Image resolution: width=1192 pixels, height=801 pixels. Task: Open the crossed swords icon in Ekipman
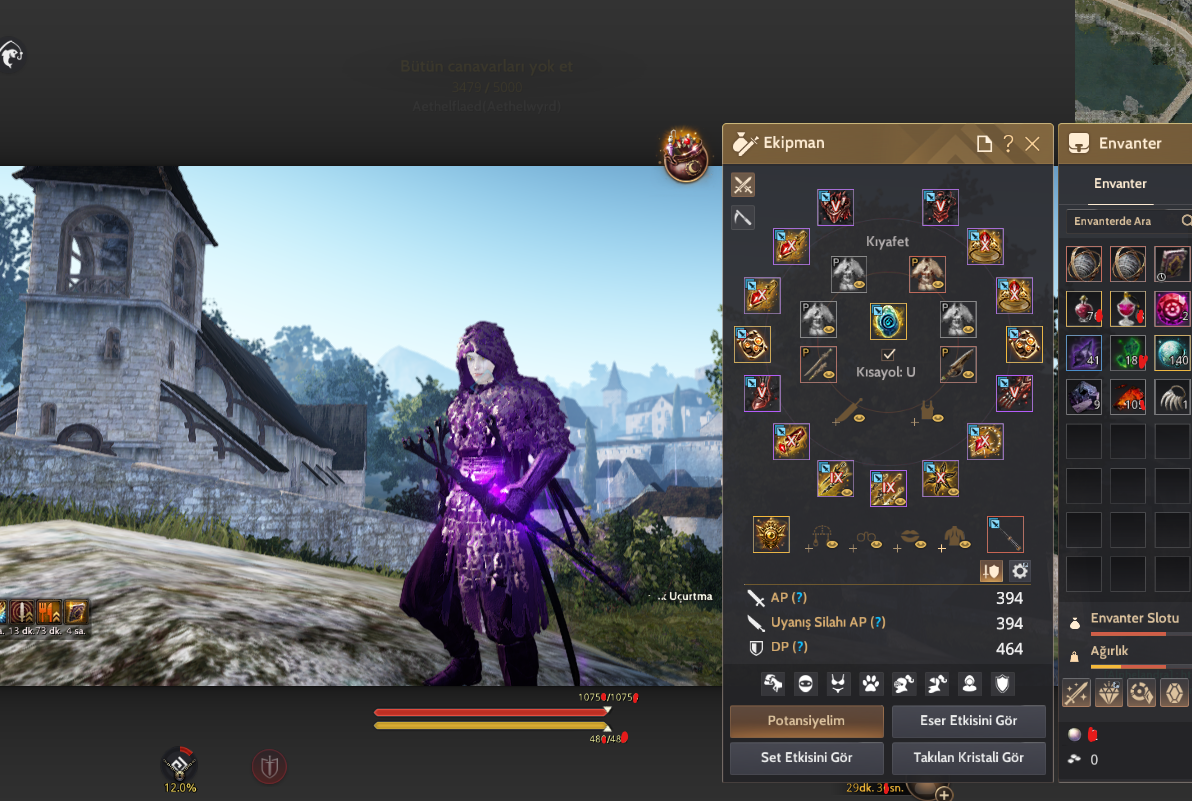(x=743, y=185)
